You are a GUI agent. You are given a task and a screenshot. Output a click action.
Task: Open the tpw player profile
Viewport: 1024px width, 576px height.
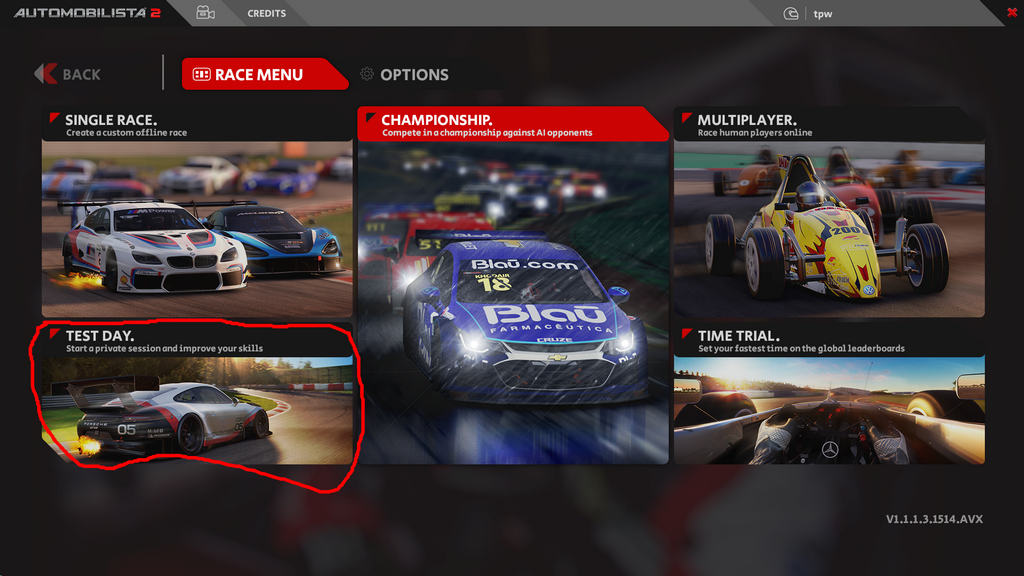[823, 14]
